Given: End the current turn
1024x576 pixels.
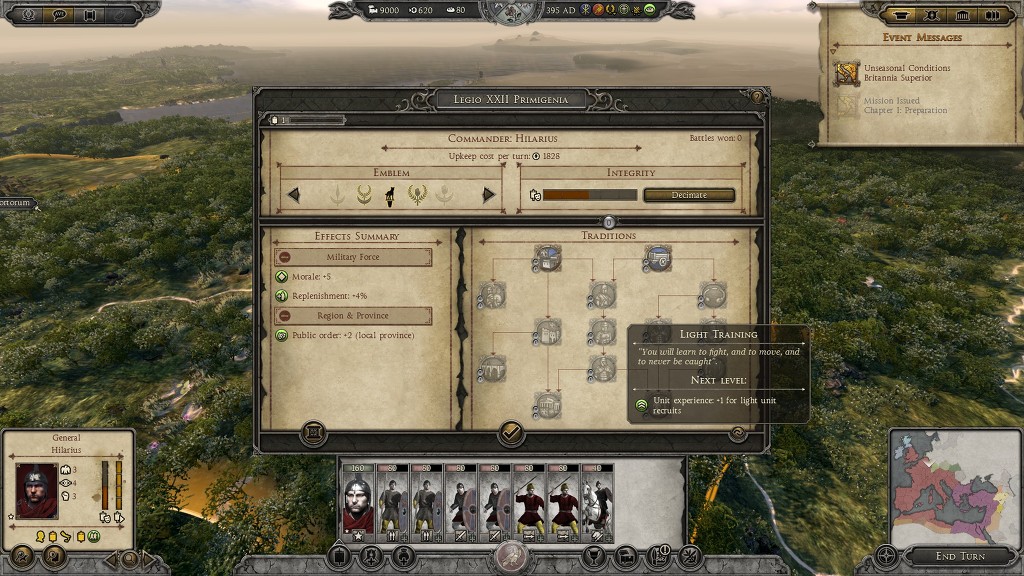Looking at the screenshot, I should tap(960, 556).
